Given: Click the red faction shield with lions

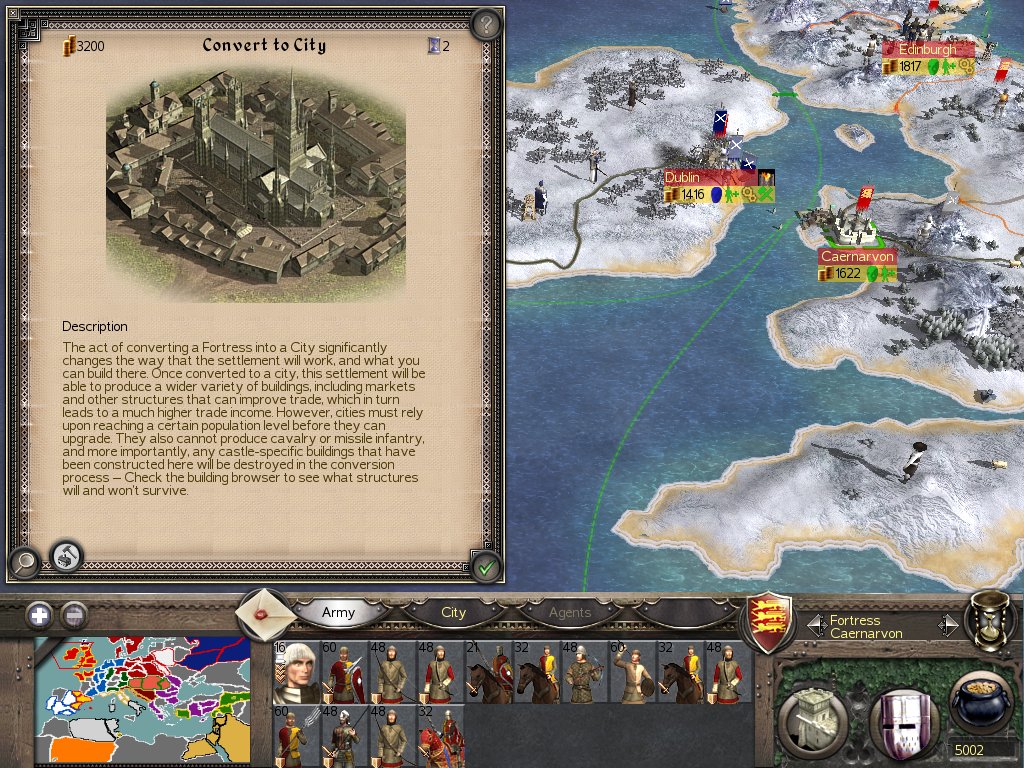Looking at the screenshot, I should 770,619.
